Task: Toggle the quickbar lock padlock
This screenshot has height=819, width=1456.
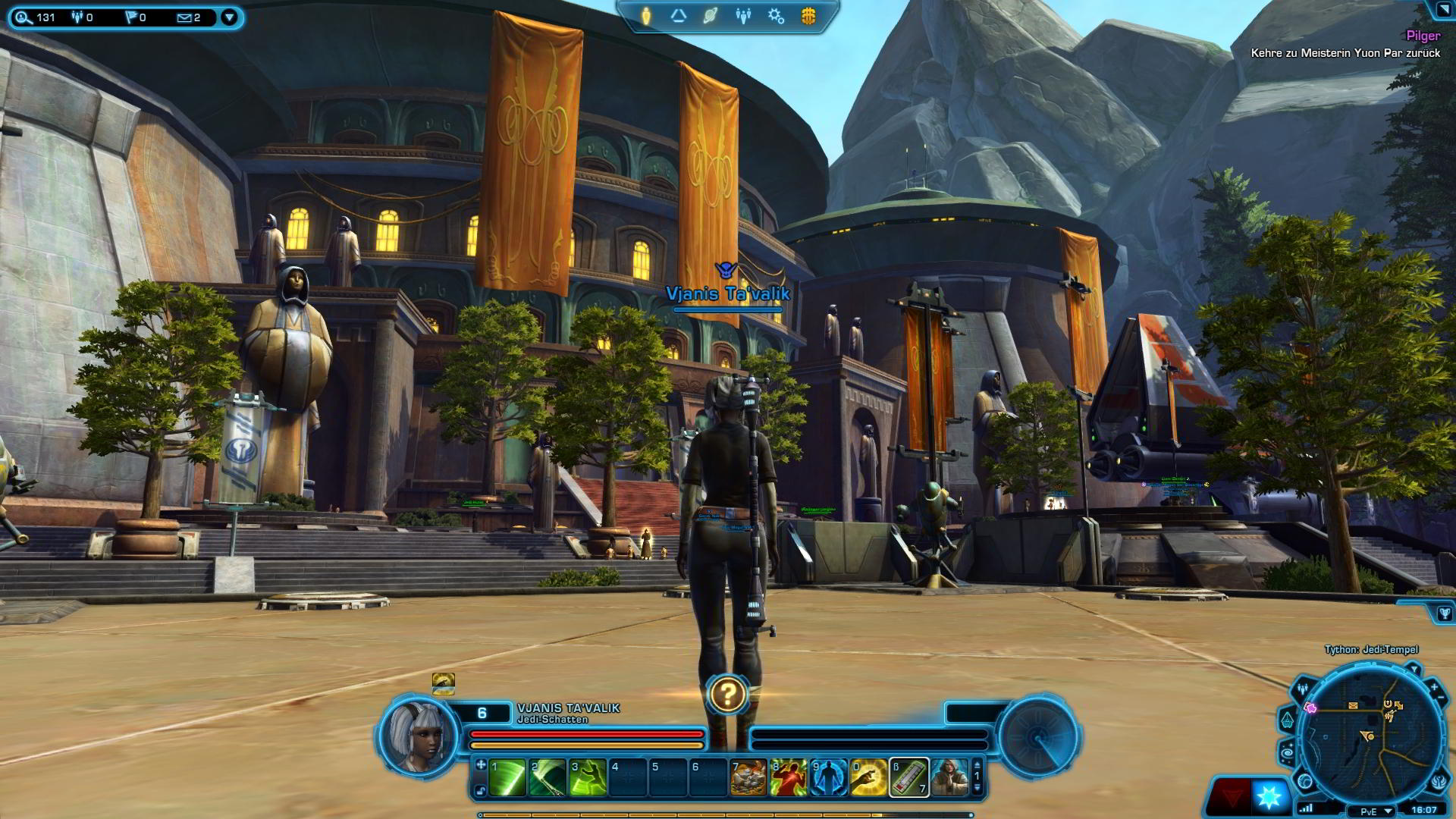Action: (x=480, y=790)
